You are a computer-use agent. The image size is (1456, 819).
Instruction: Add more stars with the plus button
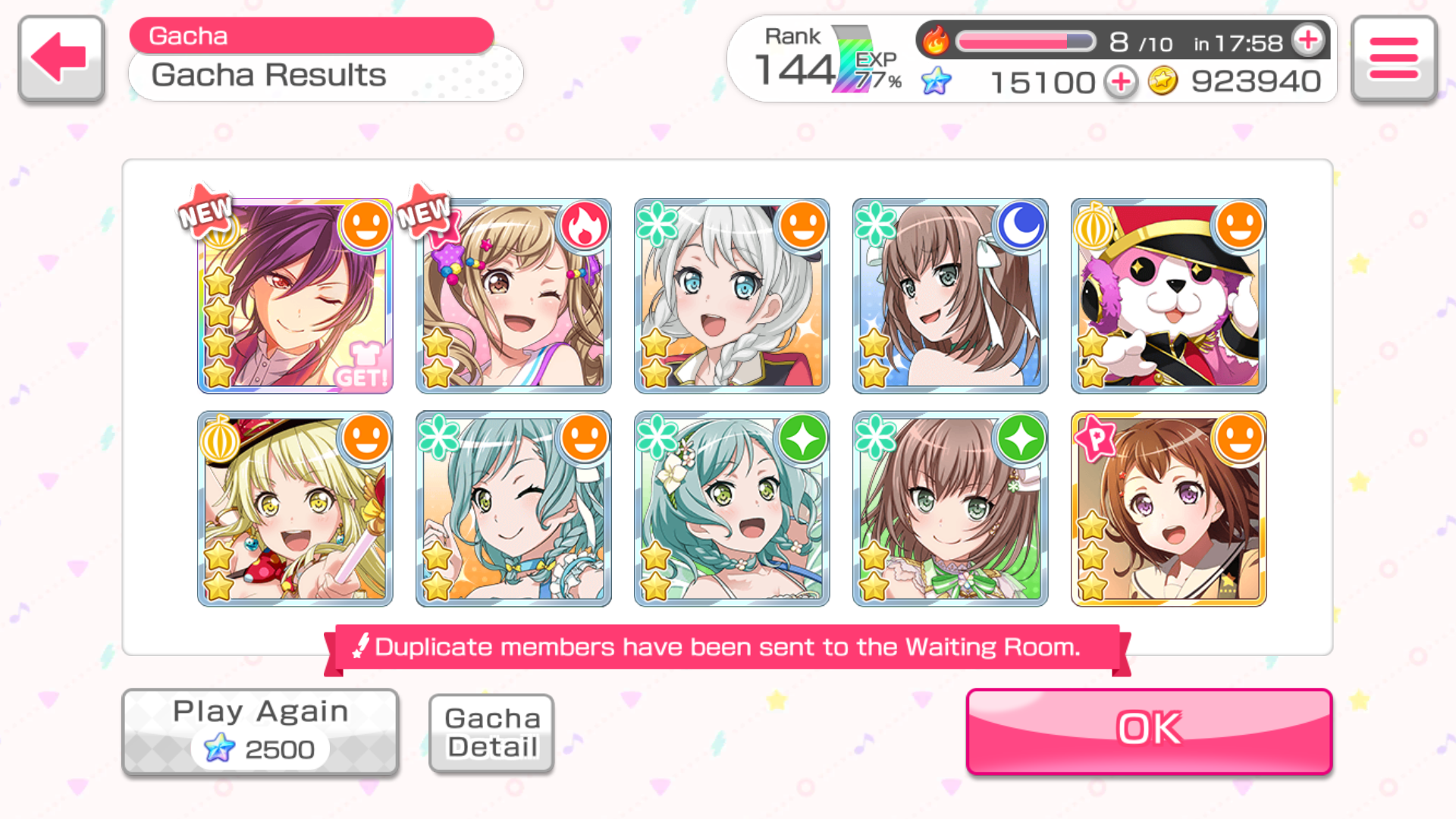(1121, 82)
